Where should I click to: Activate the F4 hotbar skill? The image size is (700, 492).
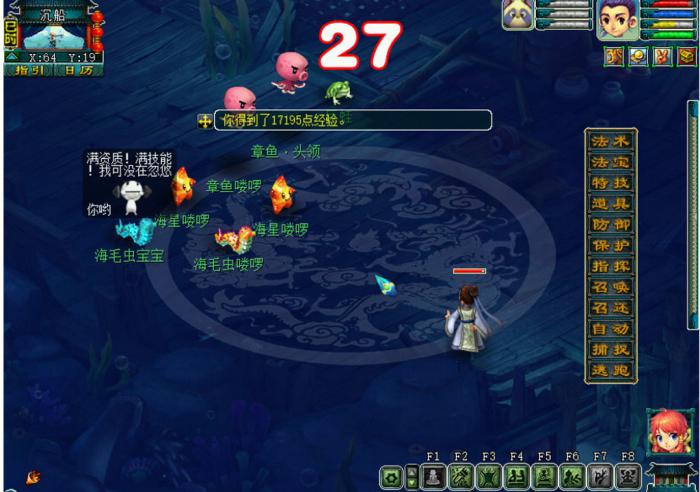point(516,477)
